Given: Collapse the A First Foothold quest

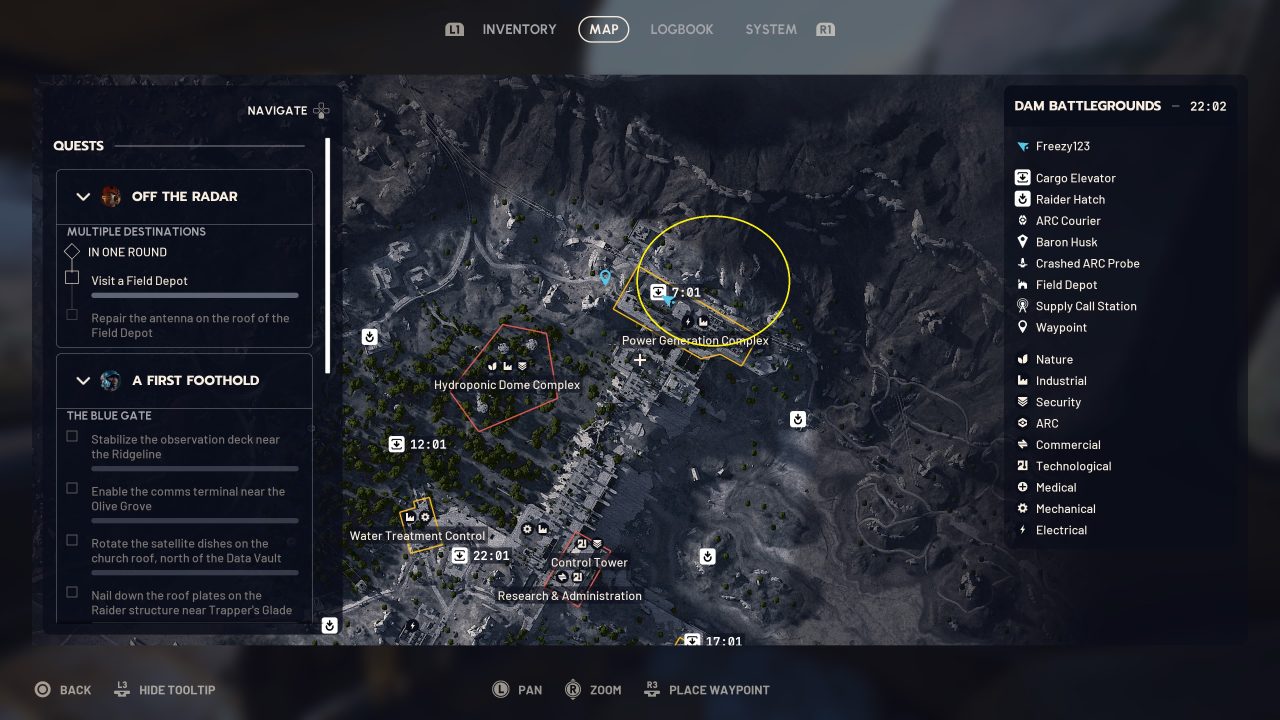Looking at the screenshot, I should pos(83,381).
